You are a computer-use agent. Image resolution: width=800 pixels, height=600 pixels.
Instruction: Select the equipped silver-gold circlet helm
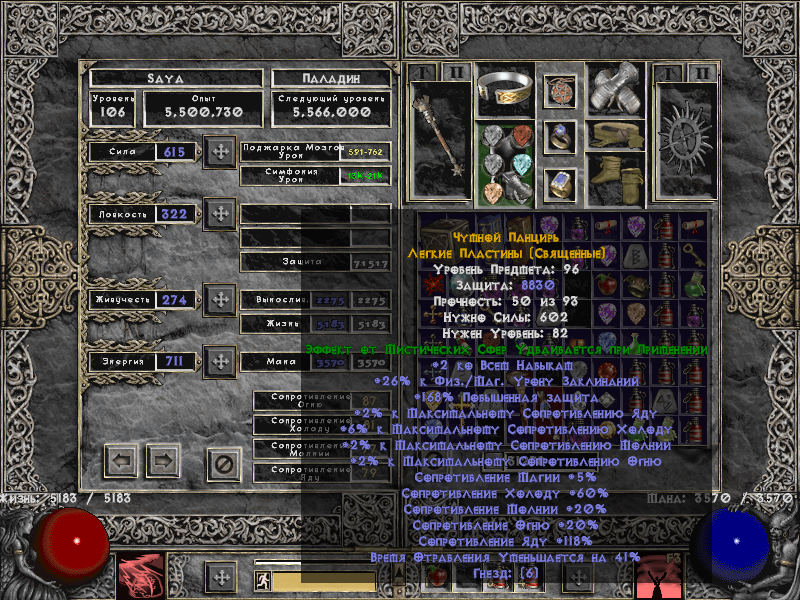(504, 90)
